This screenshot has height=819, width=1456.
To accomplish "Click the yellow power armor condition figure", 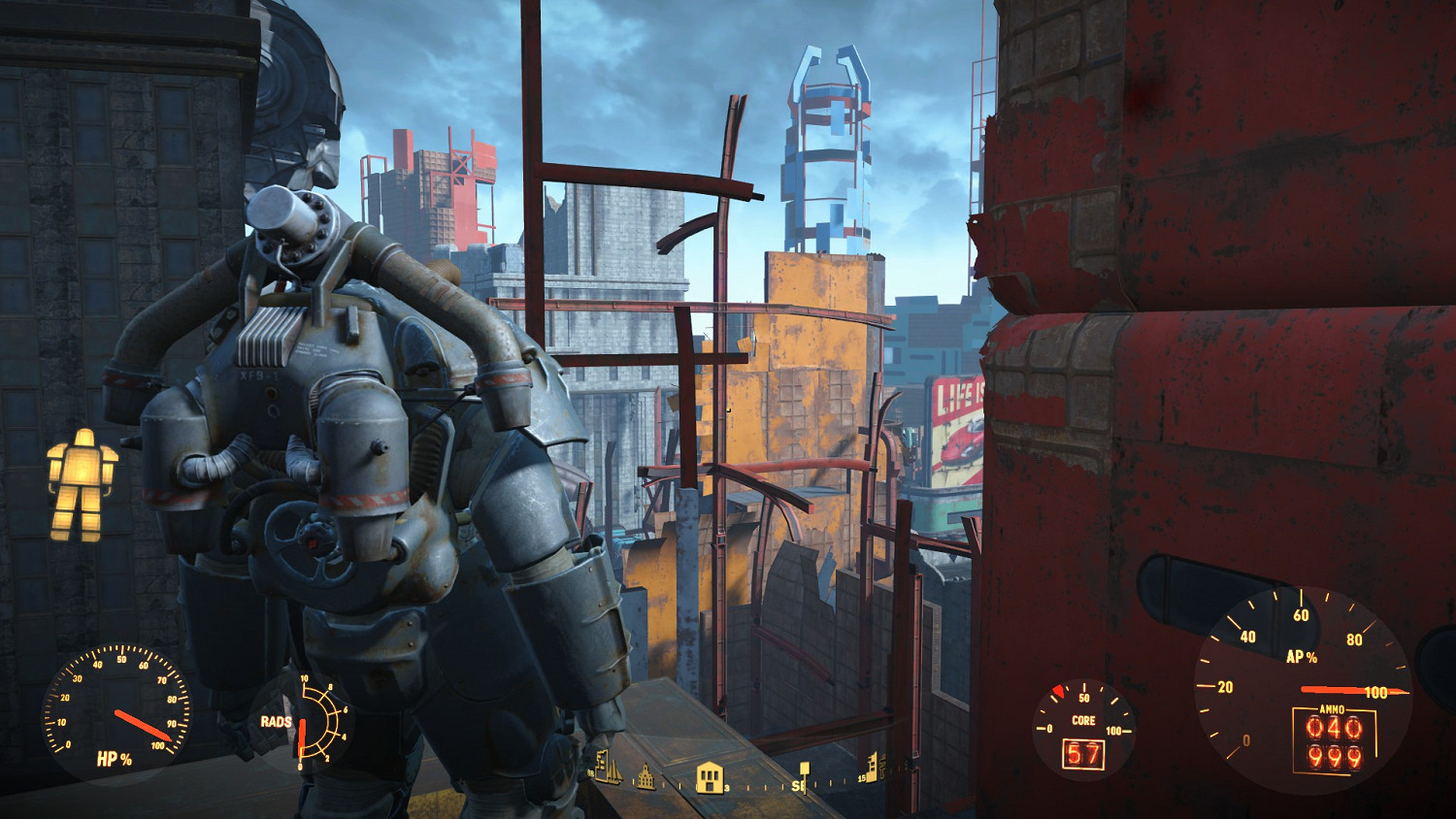I will click(x=82, y=484).
